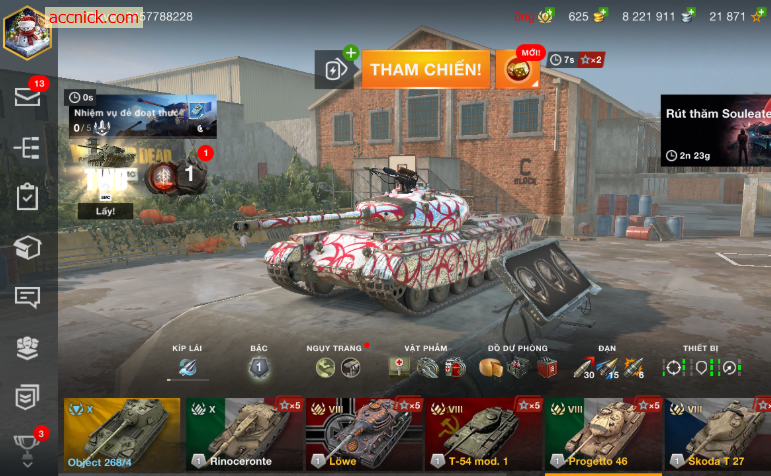Open the player profile snowman avatar
Viewport: 771px width, 476px height.
tap(26, 31)
